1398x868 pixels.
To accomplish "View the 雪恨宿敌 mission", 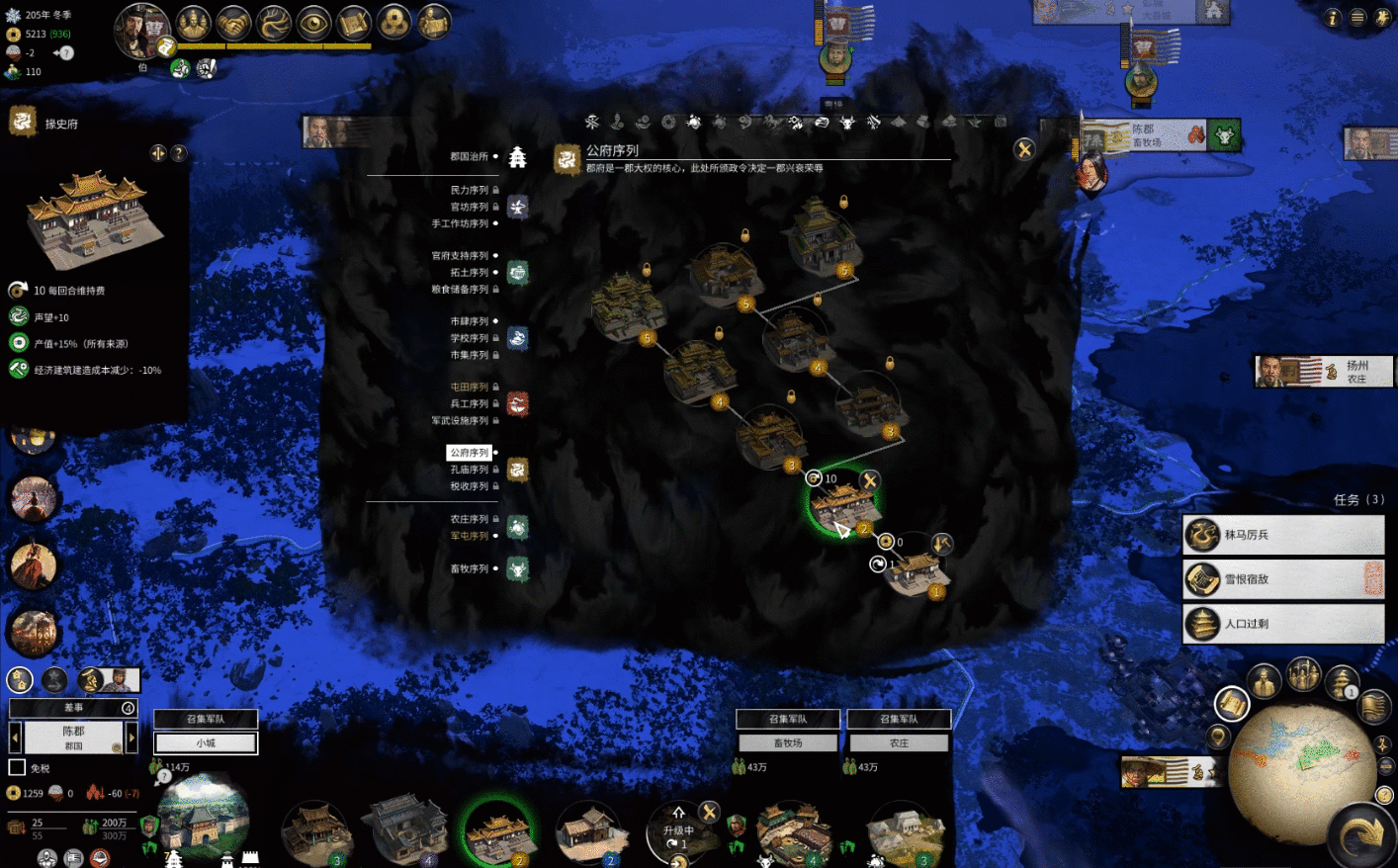I will tap(1283, 579).
